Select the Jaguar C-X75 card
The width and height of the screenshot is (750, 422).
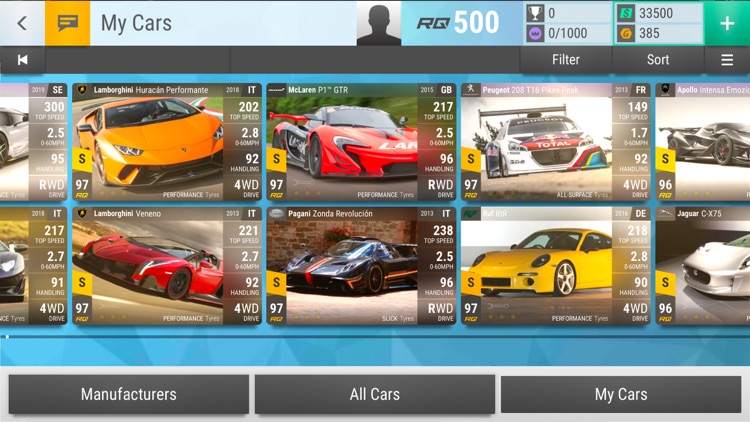click(x=703, y=265)
